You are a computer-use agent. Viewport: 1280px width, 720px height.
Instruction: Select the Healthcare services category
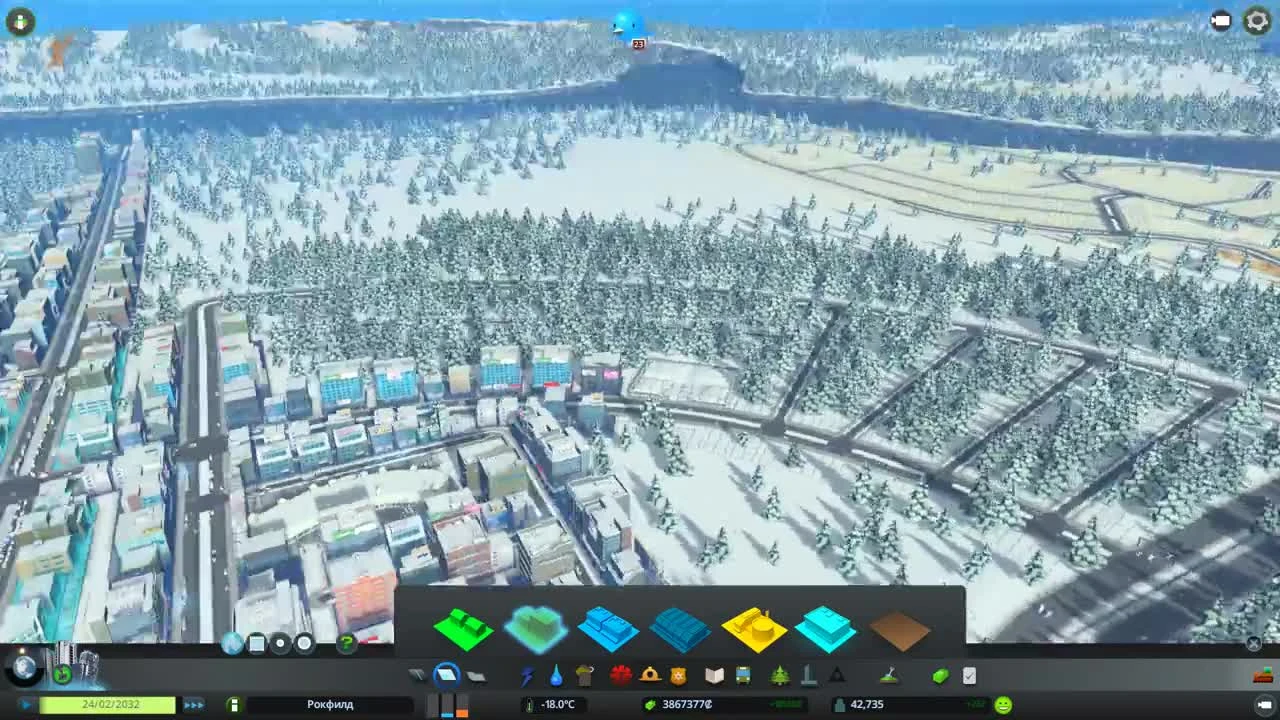620,676
